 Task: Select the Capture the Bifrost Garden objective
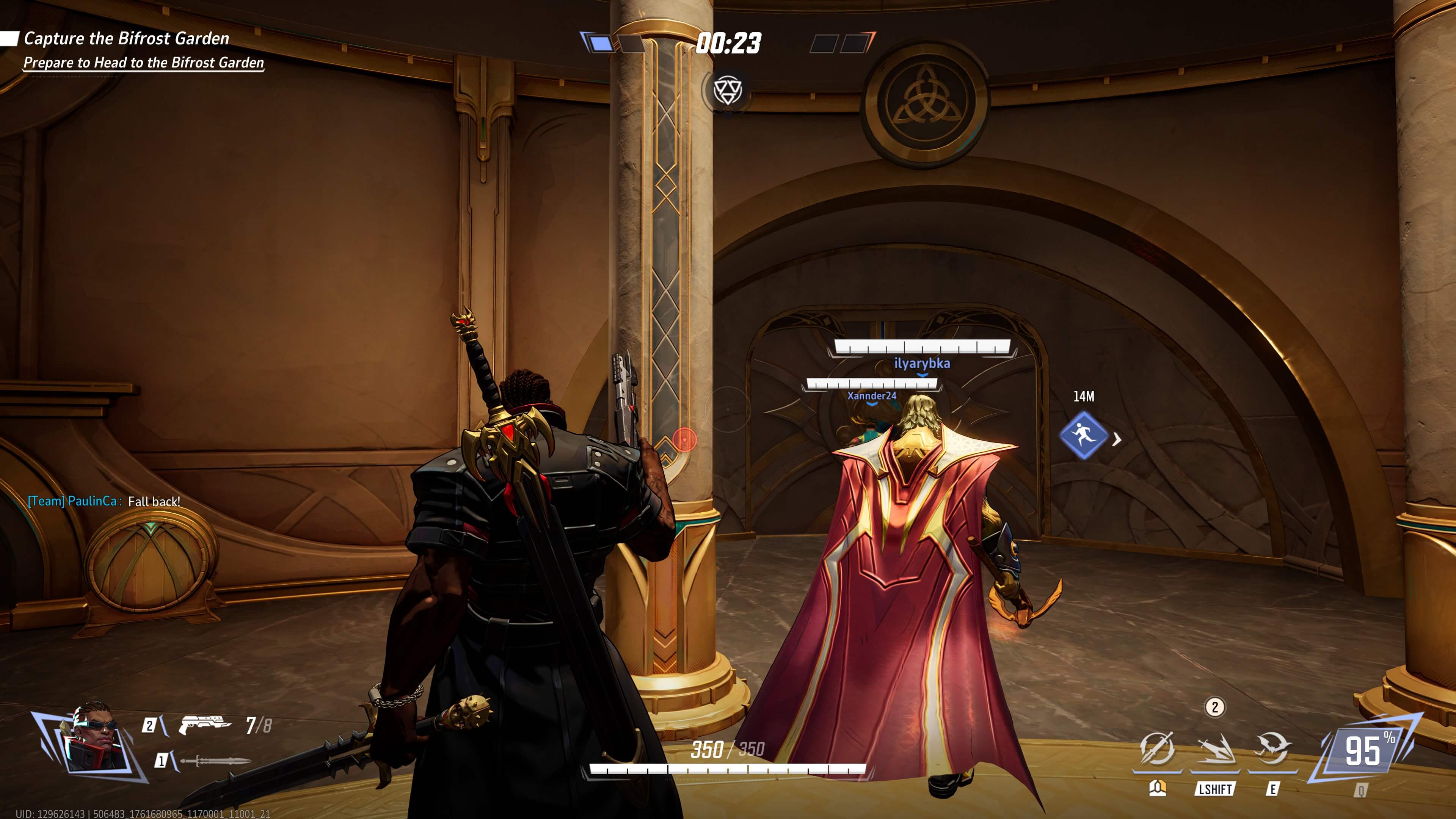(x=126, y=38)
